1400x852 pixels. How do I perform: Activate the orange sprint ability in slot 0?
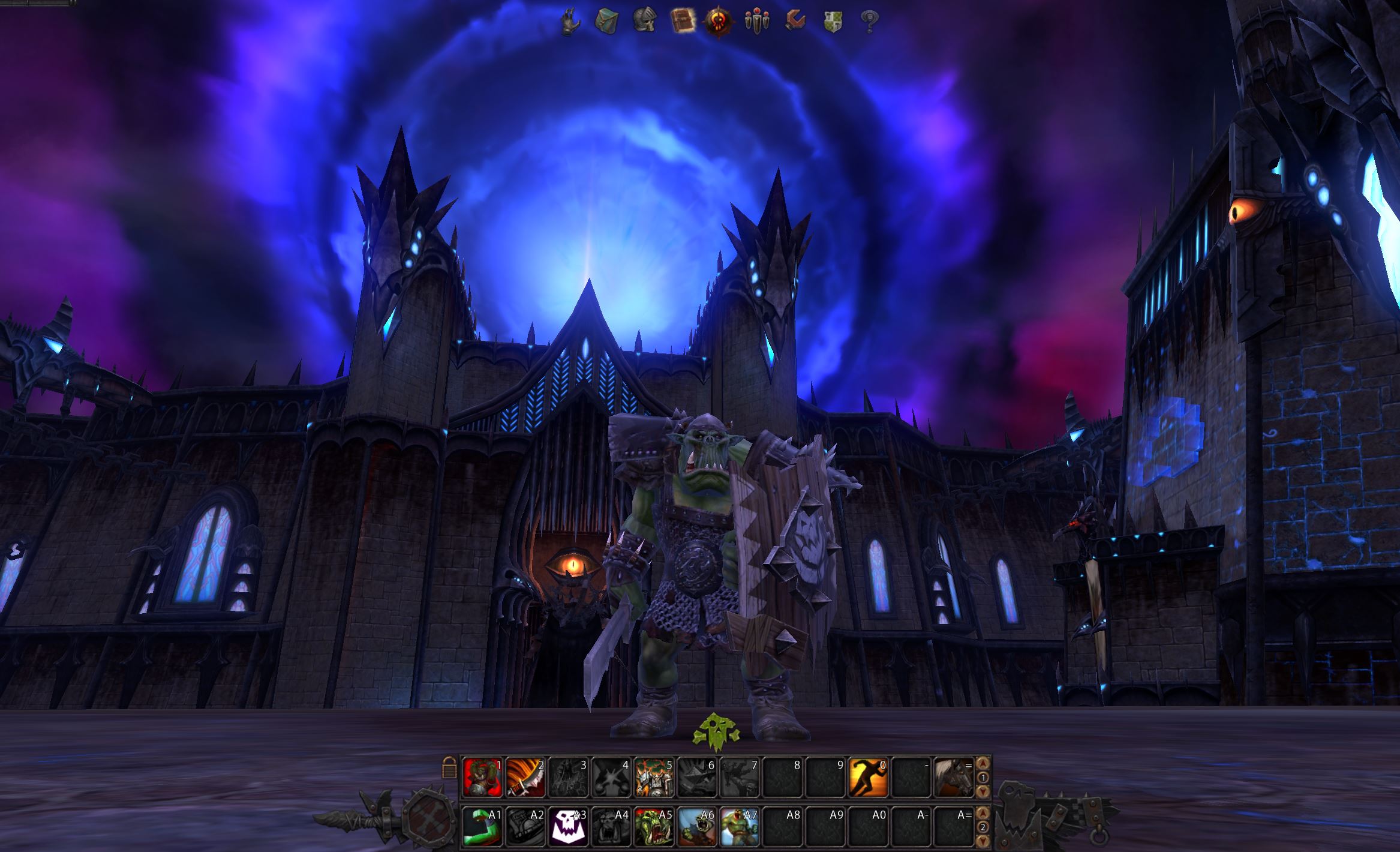click(x=868, y=777)
